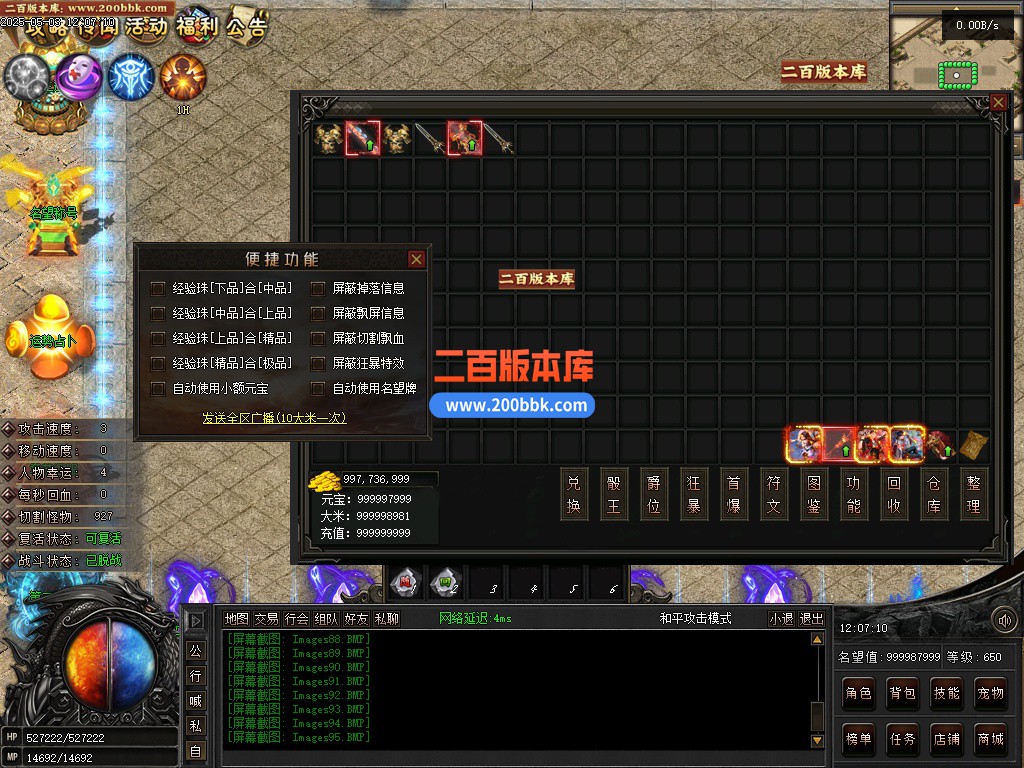This screenshot has width=1024, height=768.
Task: Open the 兑换 exchange button
Action: click(573, 493)
